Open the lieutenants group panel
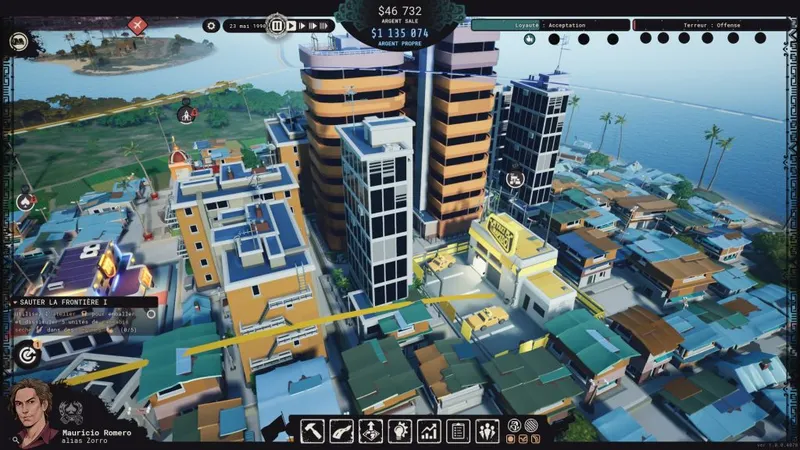This screenshot has height=450, width=800. coord(487,431)
